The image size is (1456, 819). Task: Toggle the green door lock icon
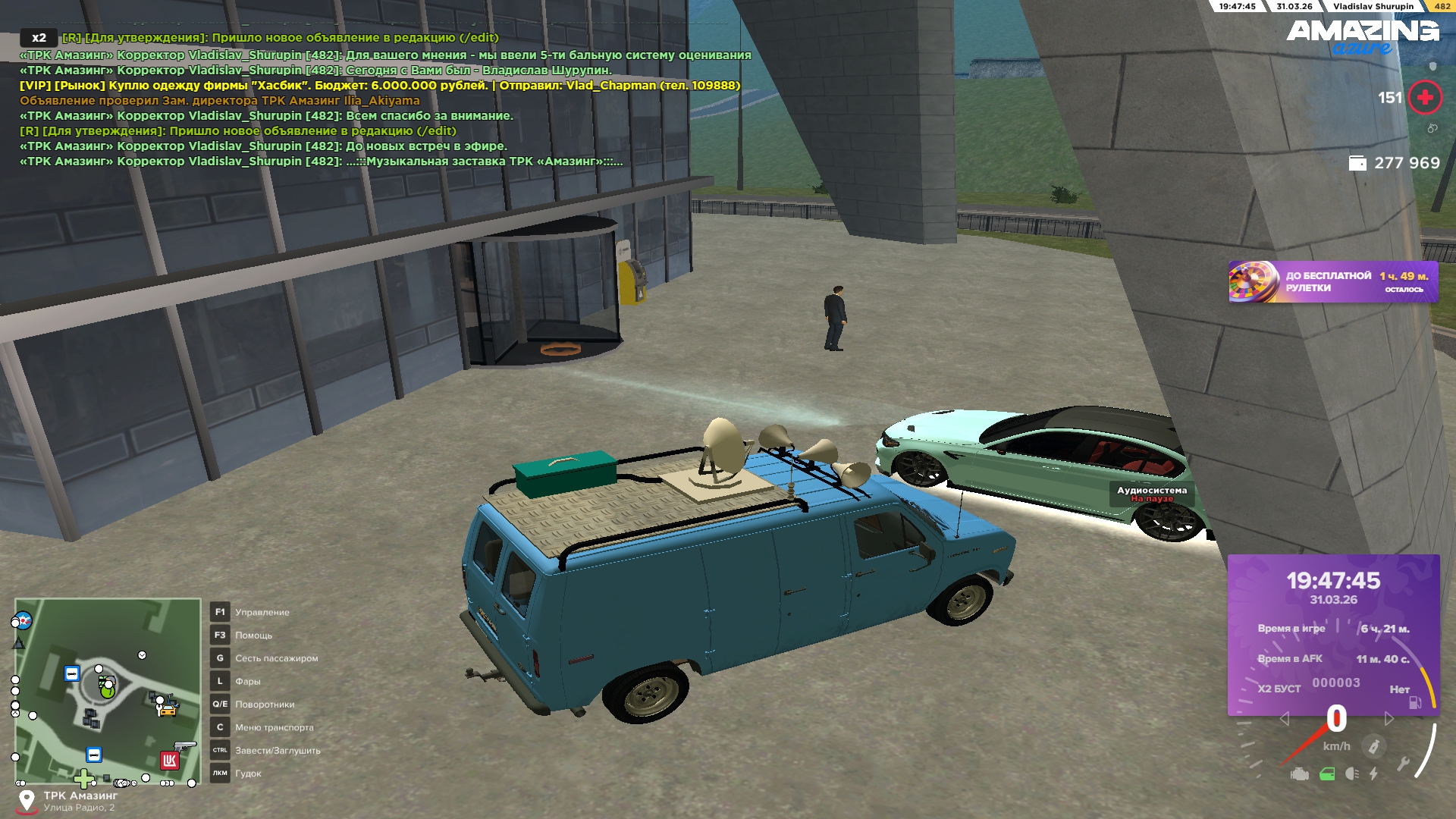1327,774
